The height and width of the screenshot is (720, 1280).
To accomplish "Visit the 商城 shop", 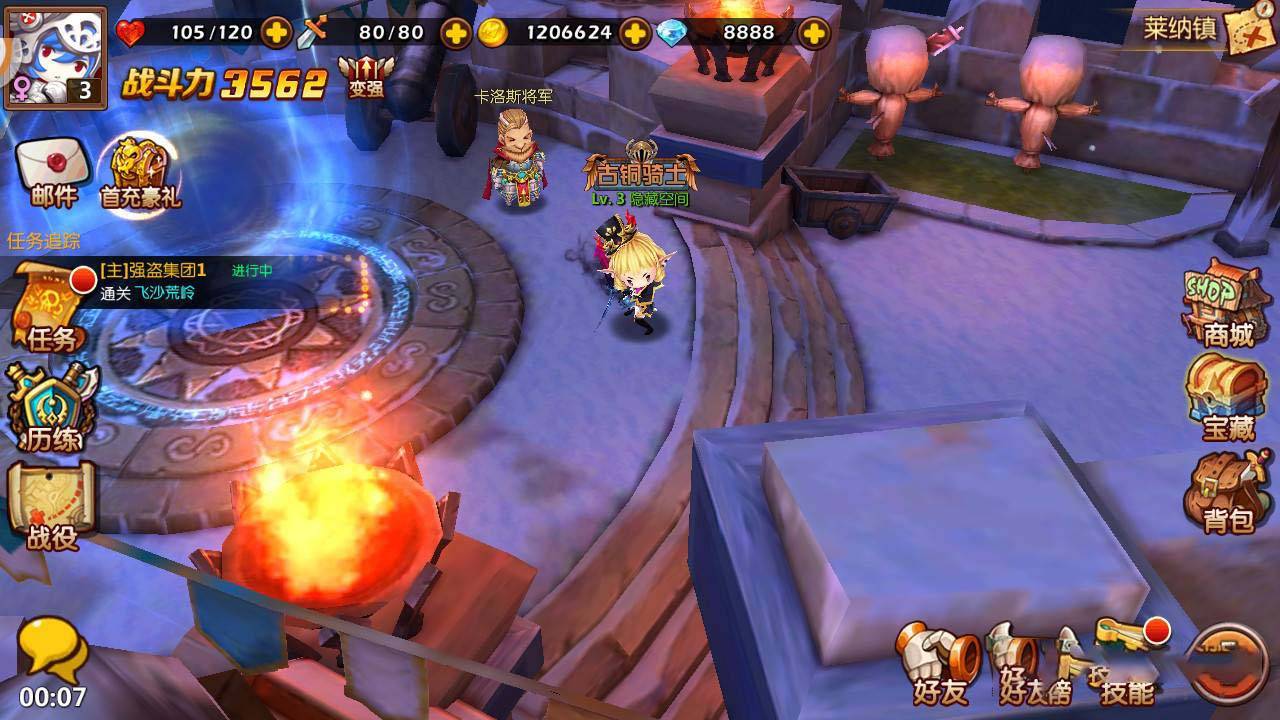I will pos(1226,303).
